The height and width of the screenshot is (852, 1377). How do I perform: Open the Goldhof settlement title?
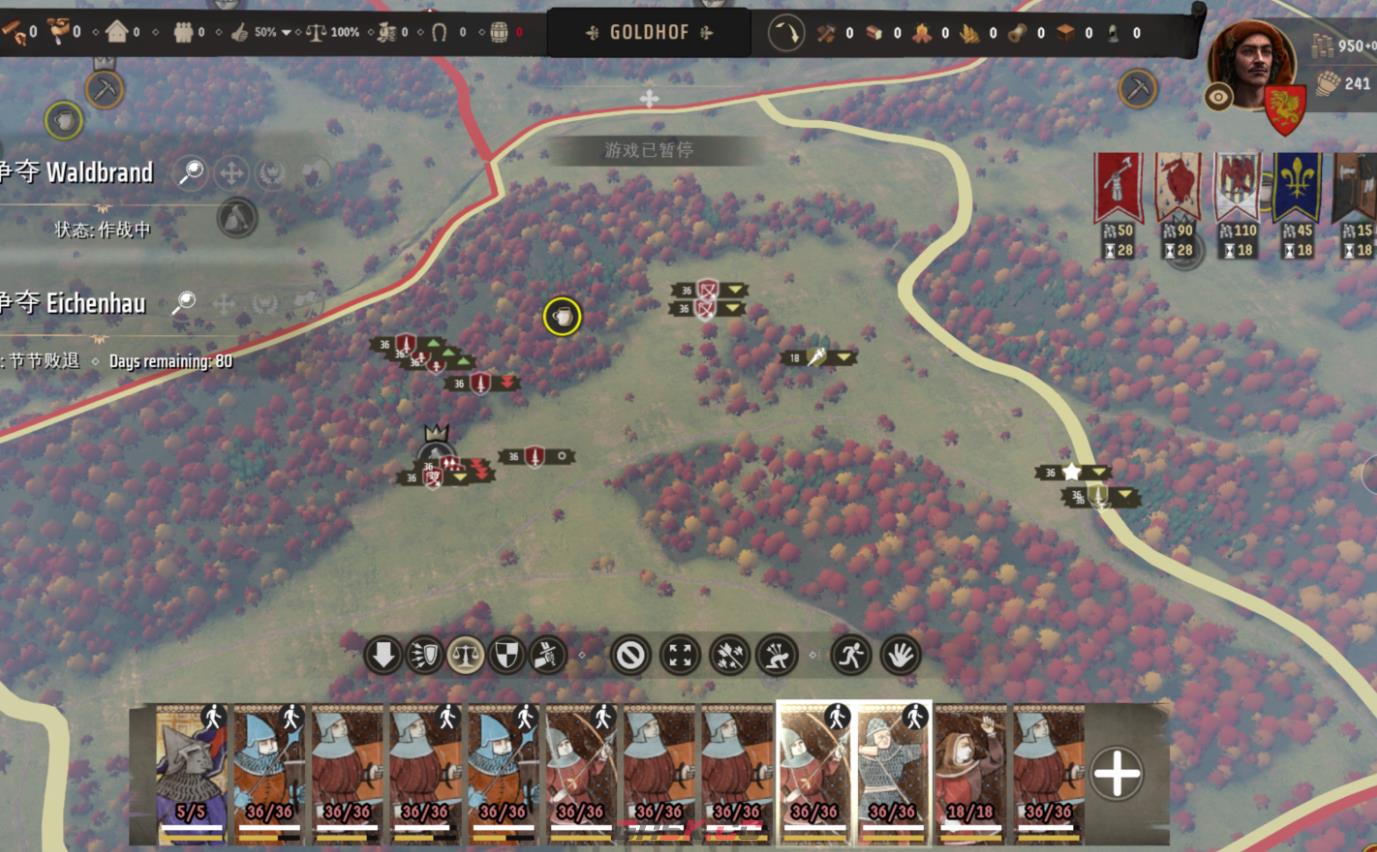[649, 33]
